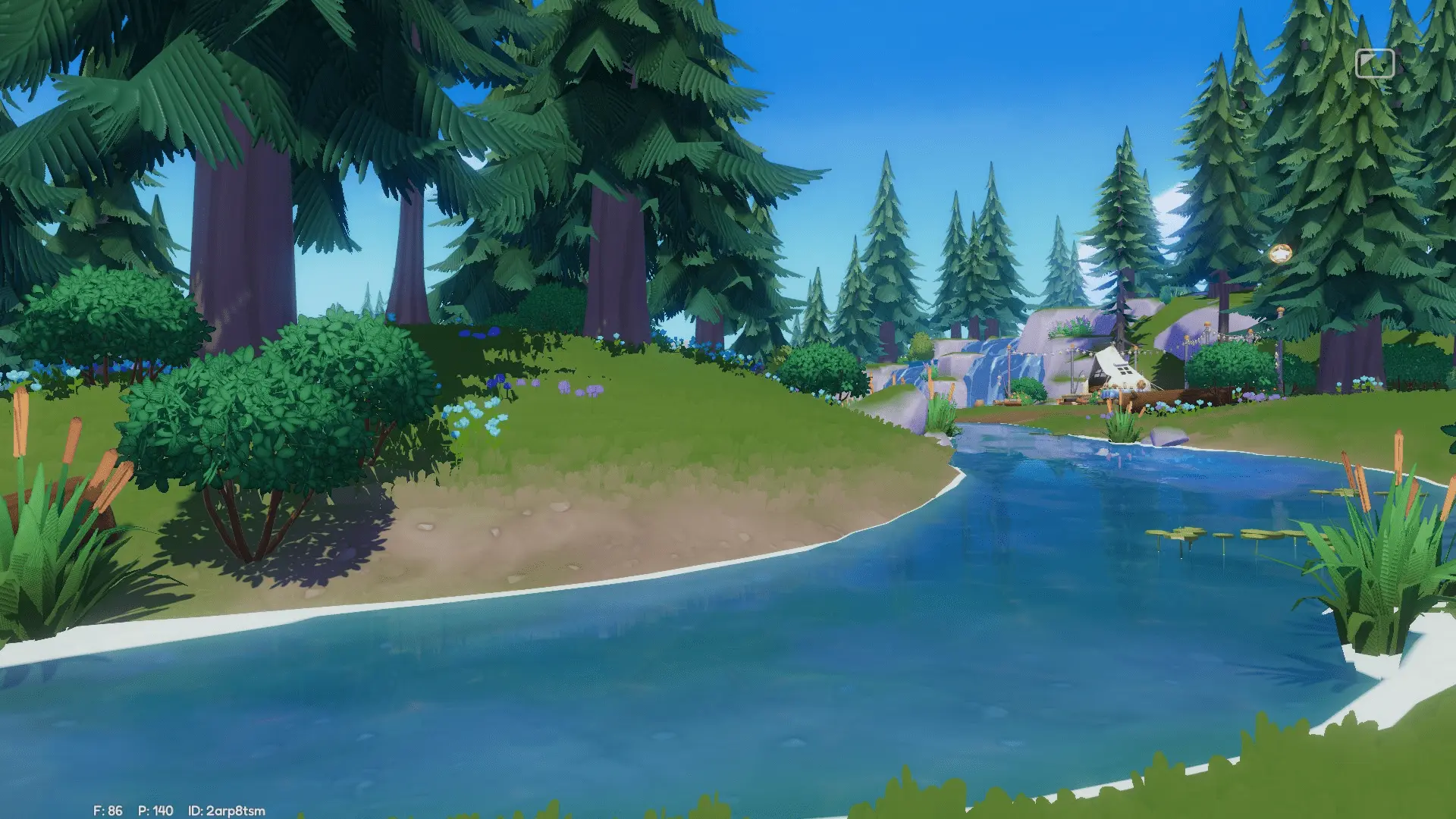Click the rounded rectangle corner-arrow icon
The width and height of the screenshot is (1456, 819).
click(1374, 64)
